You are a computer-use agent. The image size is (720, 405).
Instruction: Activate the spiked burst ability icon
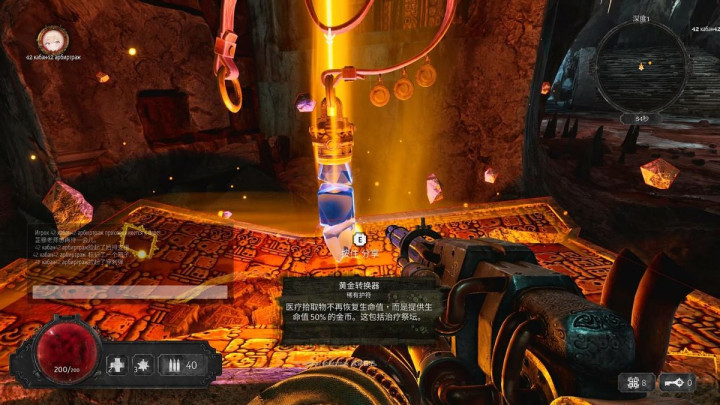point(145,365)
